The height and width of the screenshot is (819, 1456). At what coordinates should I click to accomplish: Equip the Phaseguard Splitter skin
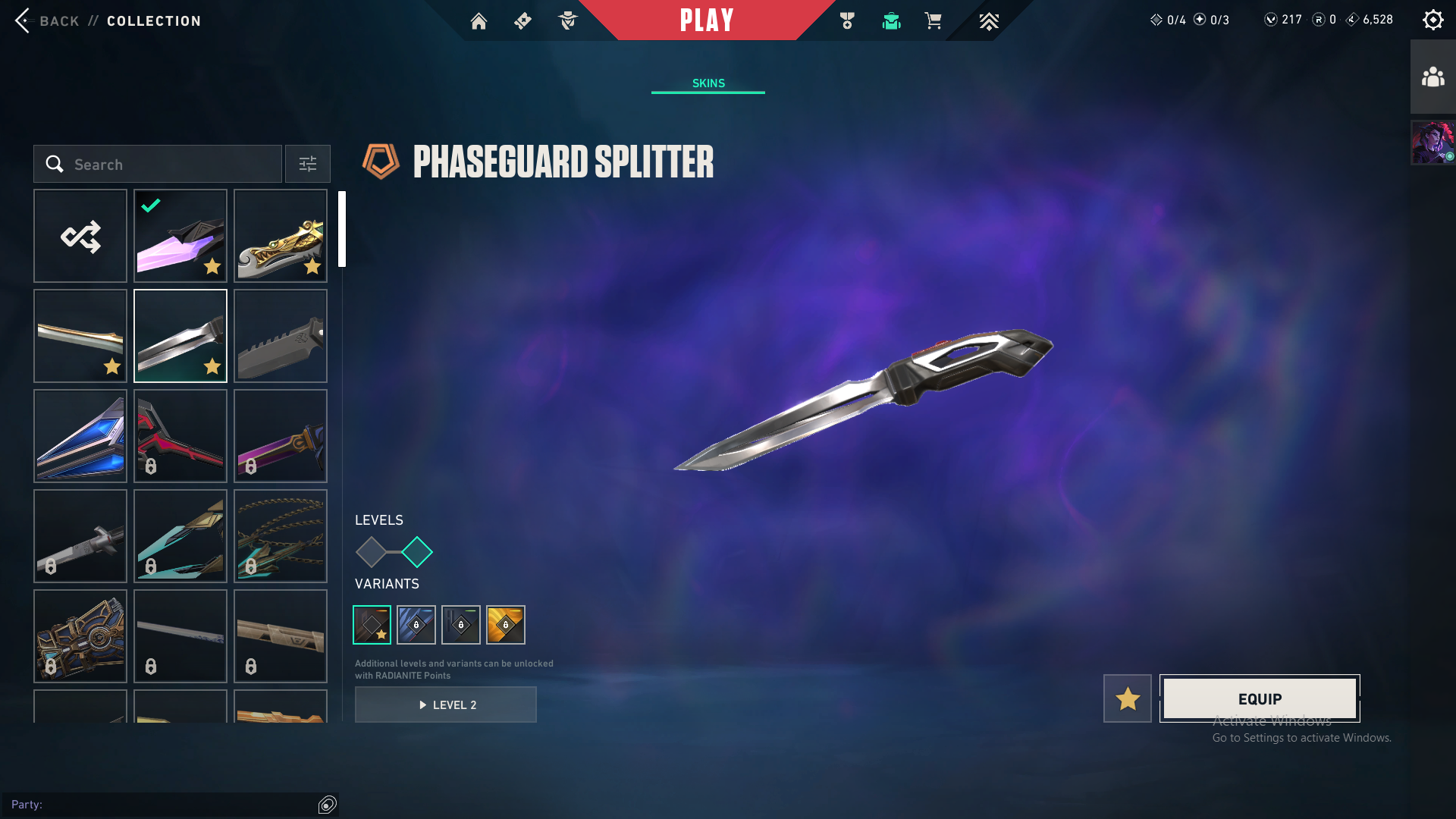[1260, 698]
